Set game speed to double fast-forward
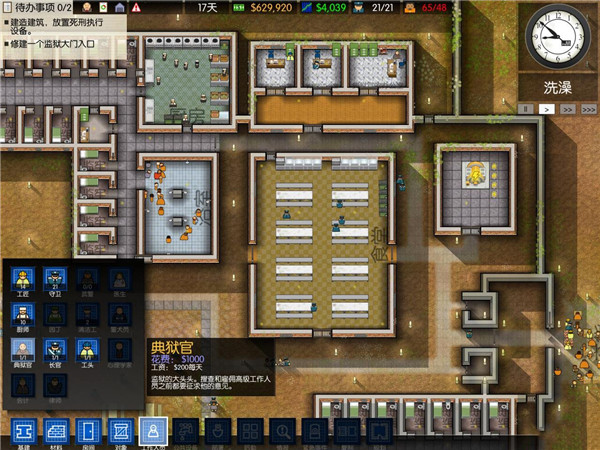The width and height of the screenshot is (600, 450). 567,106
